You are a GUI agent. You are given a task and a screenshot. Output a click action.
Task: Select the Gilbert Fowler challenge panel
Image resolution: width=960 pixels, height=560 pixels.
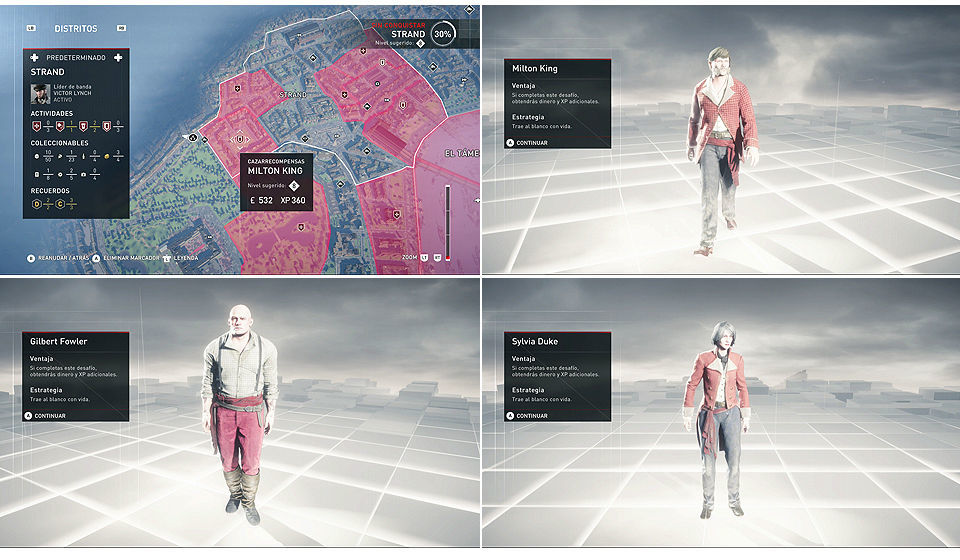[75, 376]
